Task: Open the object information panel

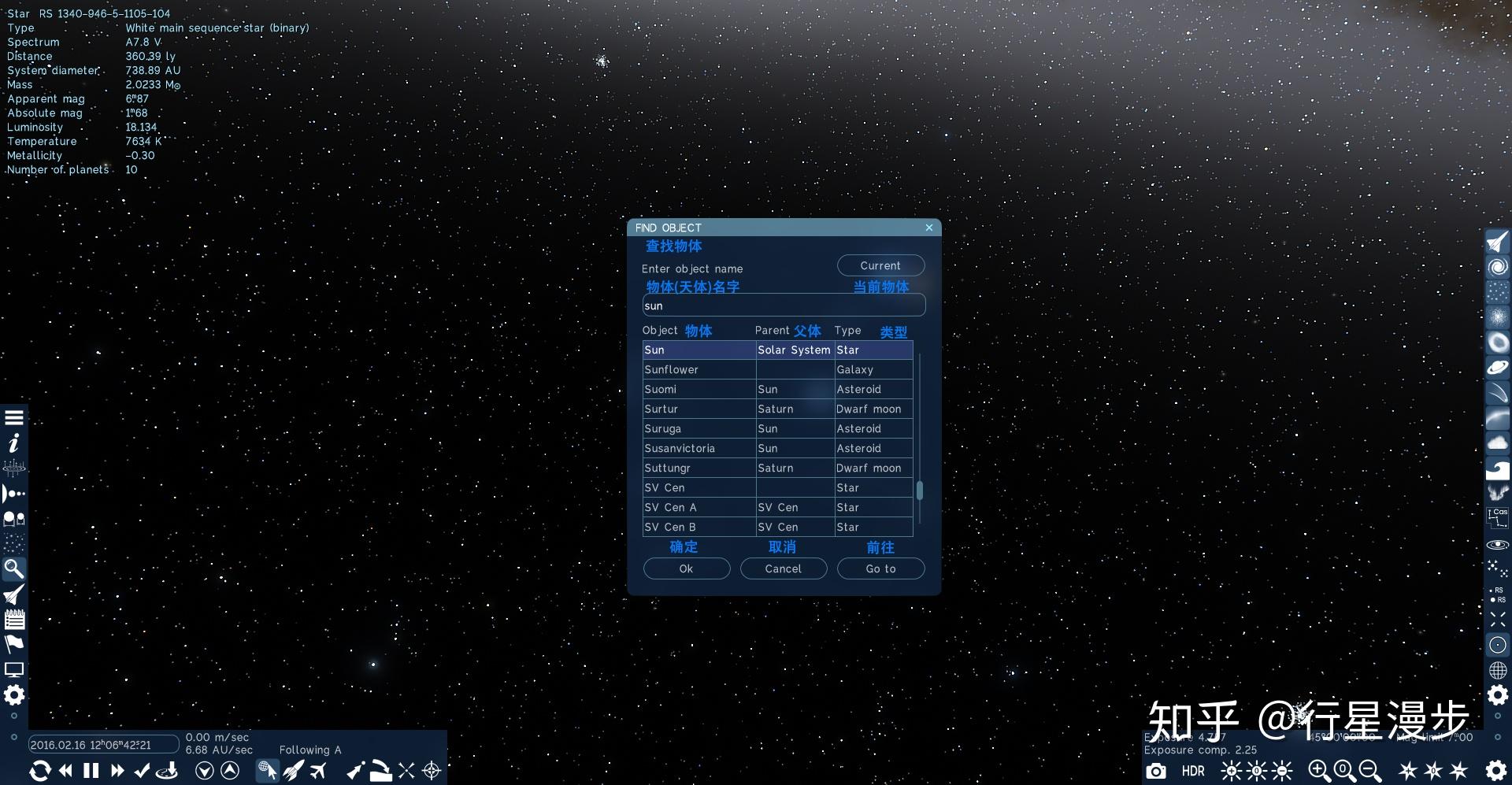Action: [x=13, y=444]
